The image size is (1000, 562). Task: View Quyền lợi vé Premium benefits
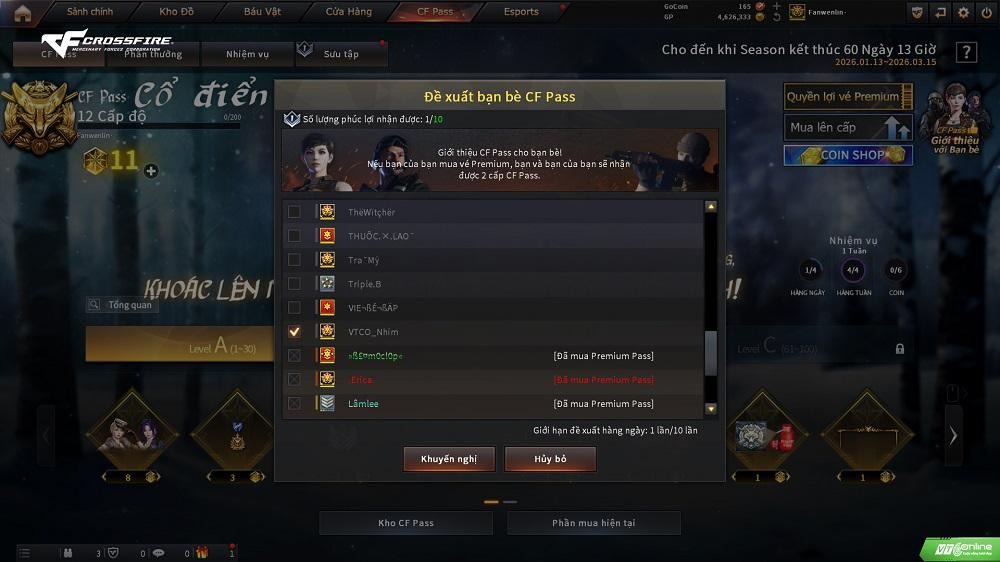tap(848, 97)
